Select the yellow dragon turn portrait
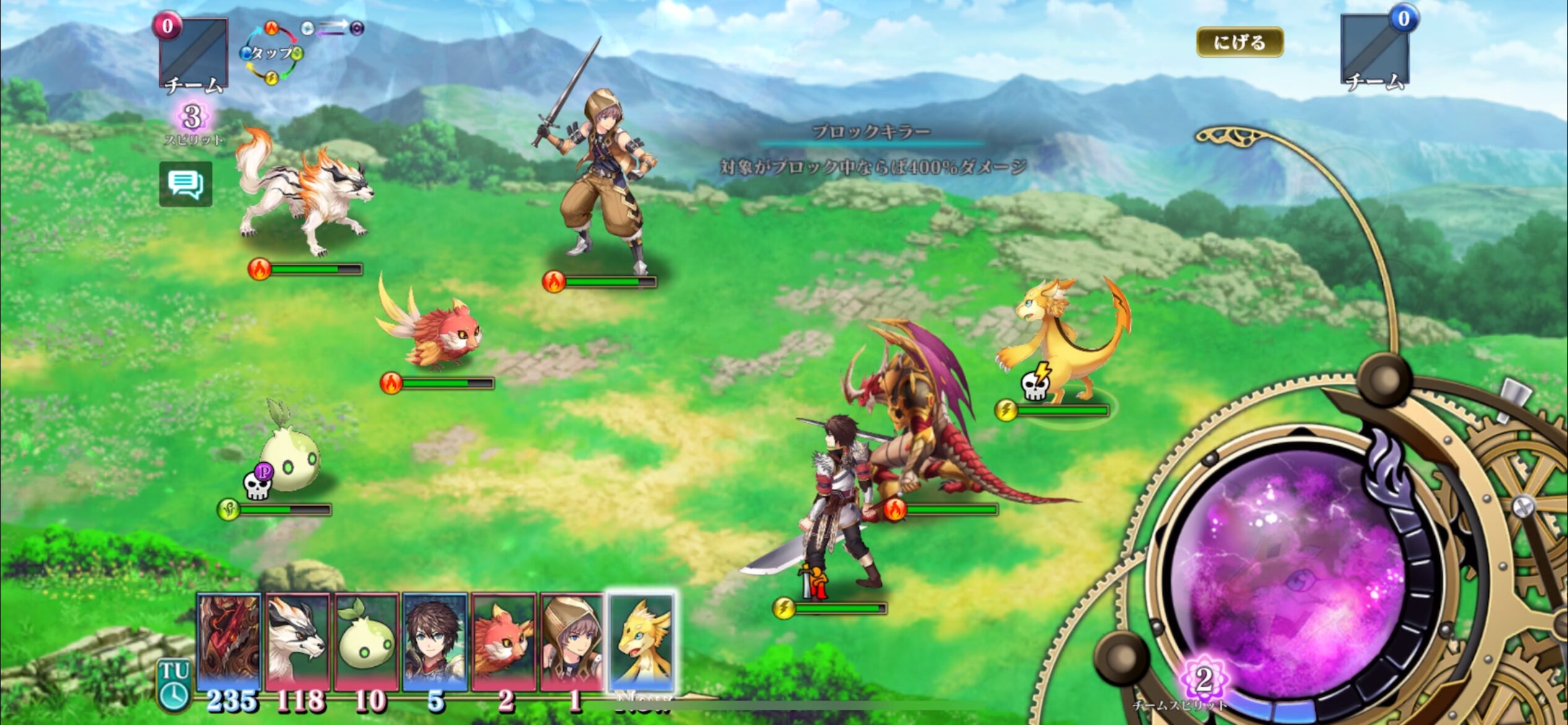 coord(641,641)
